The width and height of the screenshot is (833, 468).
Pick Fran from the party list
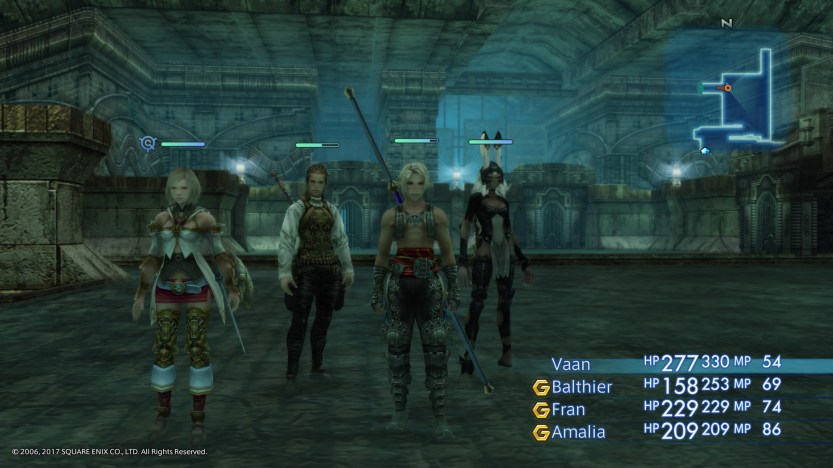click(x=569, y=409)
